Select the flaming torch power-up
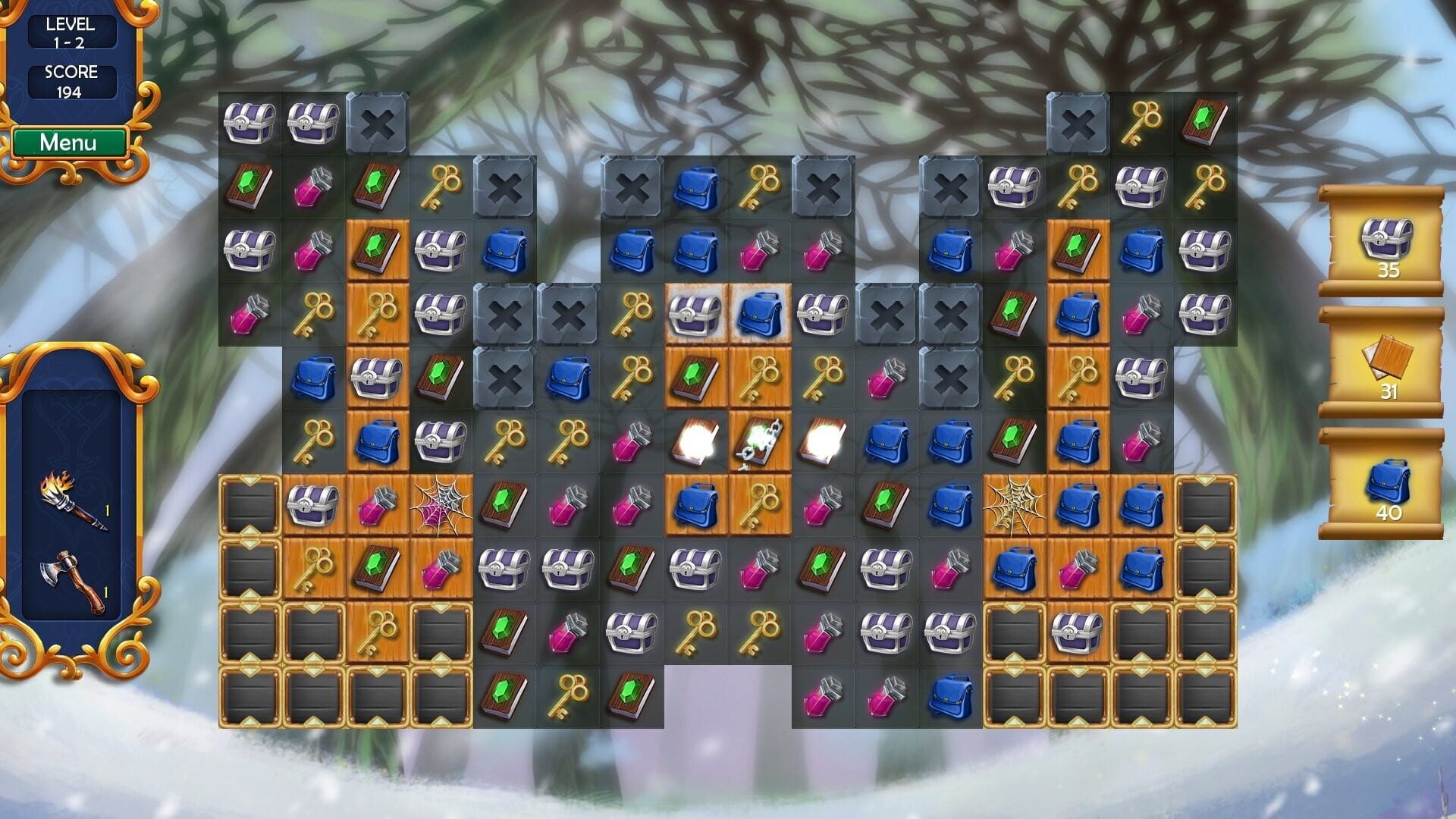1456x819 pixels. click(72, 500)
